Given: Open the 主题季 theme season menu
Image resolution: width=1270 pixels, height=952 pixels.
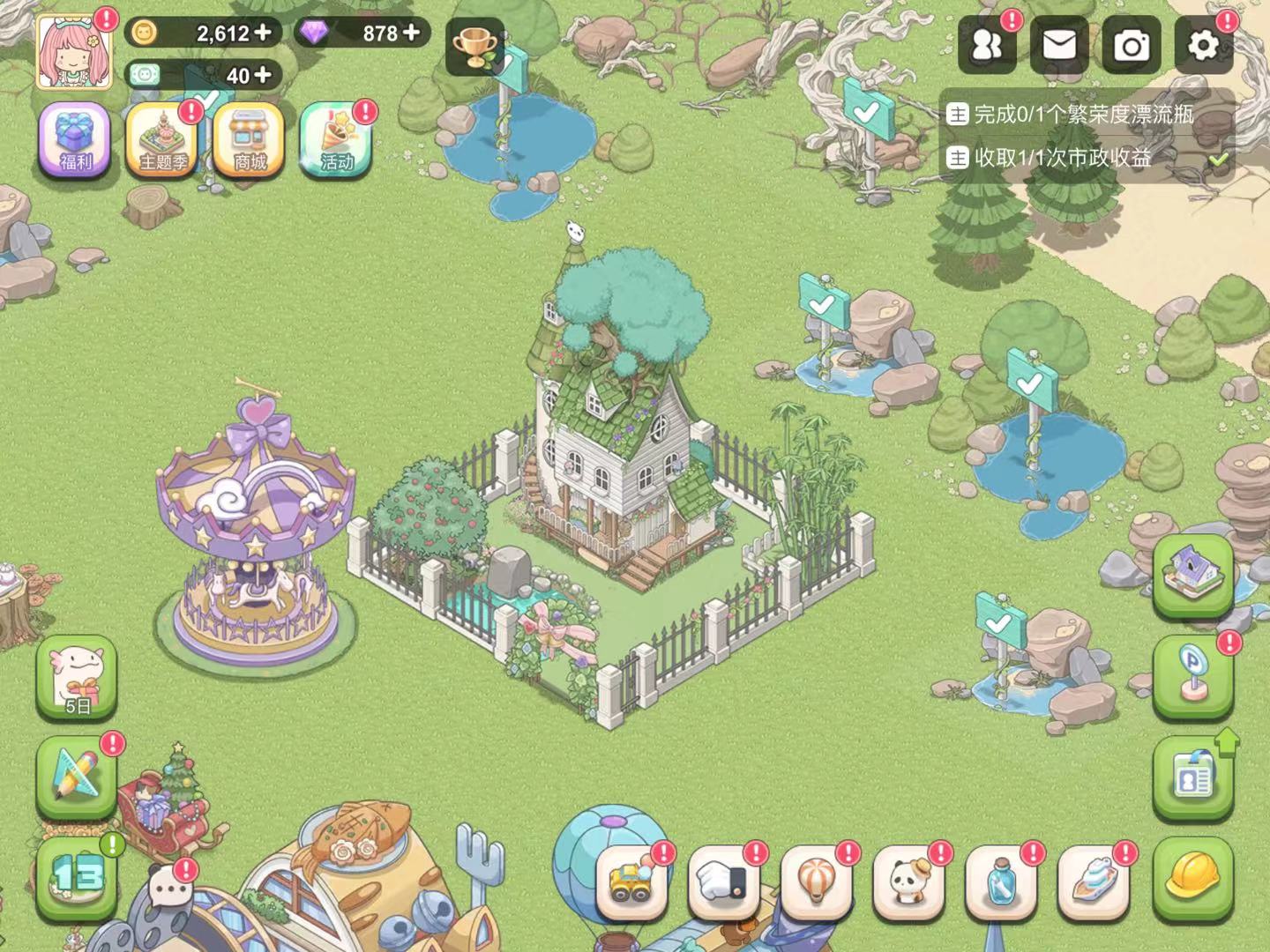Looking at the screenshot, I should tap(163, 139).
